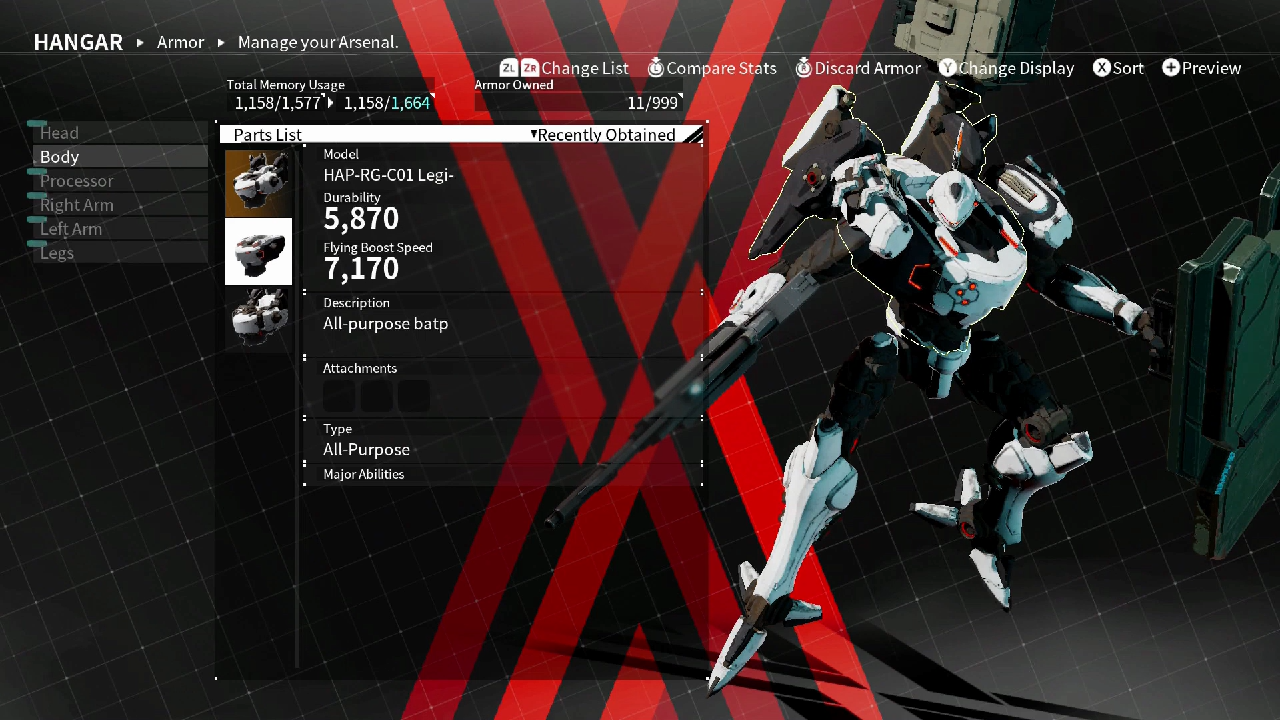Switch to the Legs category

coord(57,253)
